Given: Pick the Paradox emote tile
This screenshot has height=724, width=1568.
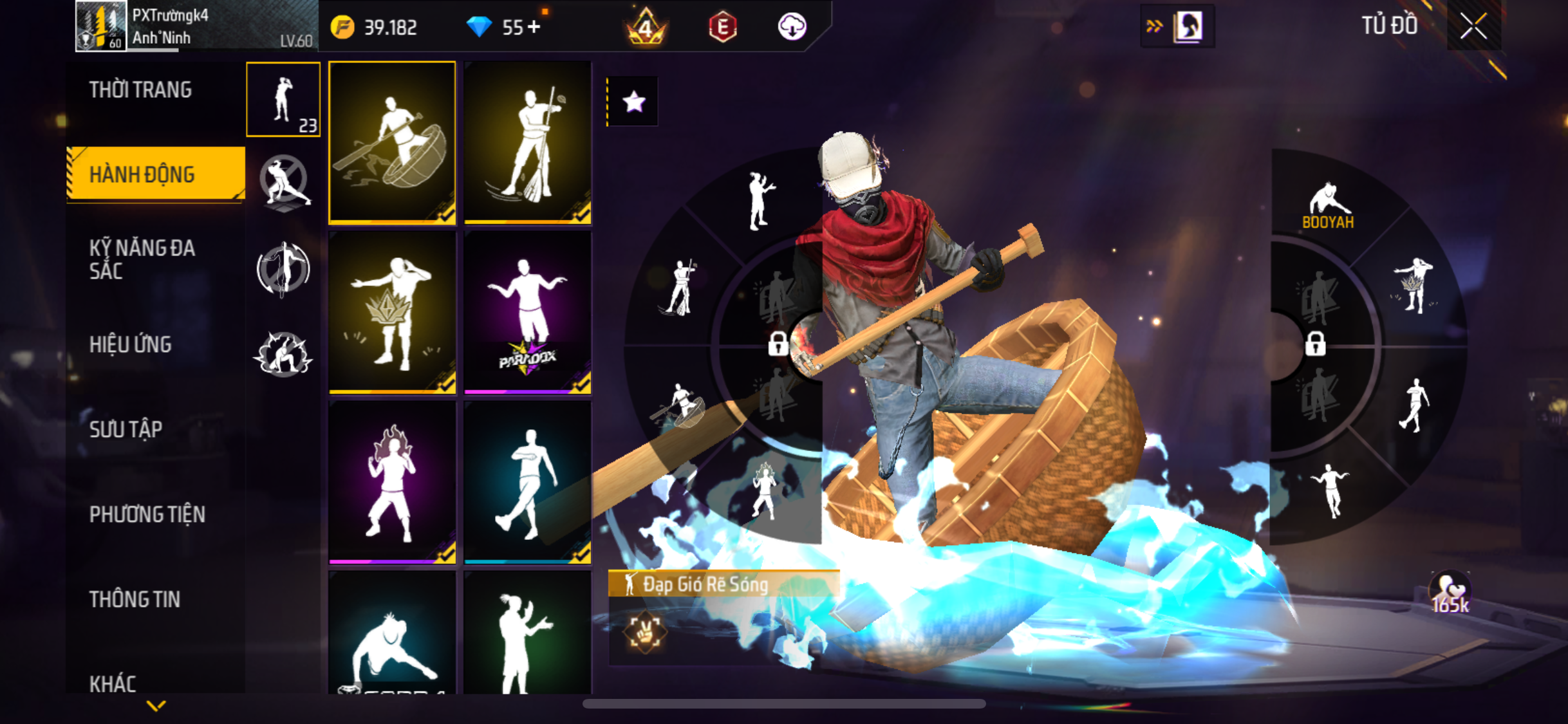Looking at the screenshot, I should (x=528, y=313).
